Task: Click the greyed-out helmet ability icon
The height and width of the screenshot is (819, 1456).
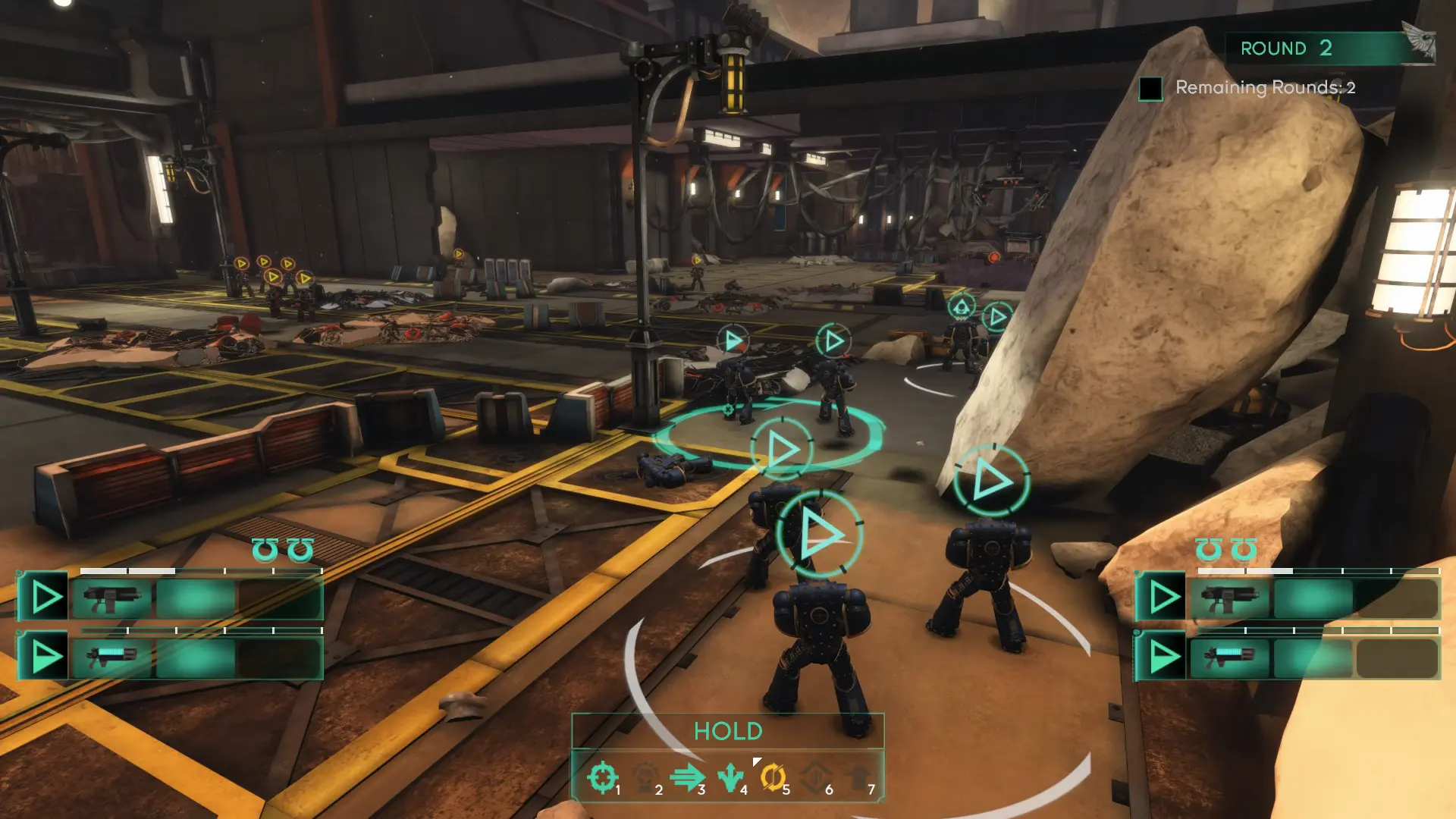Action: click(645, 778)
